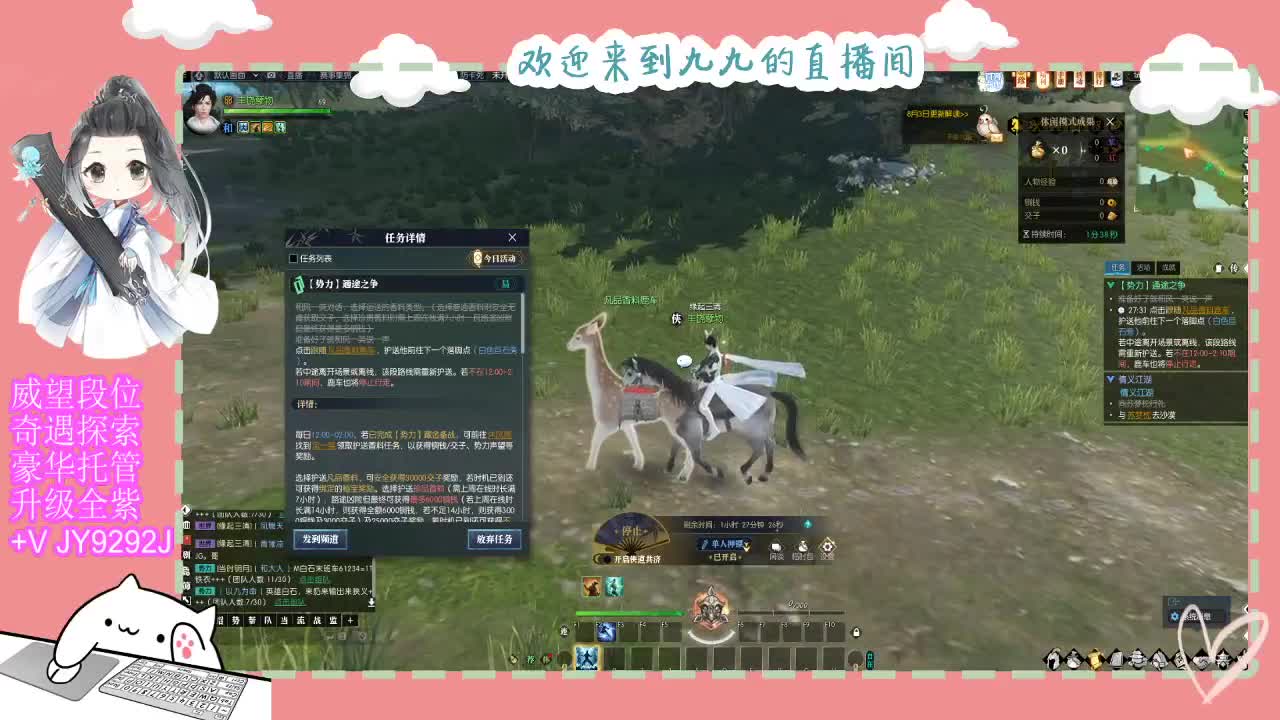Viewport: 1280px width, 720px height.
Task: Switch to the 直播 tab in the top bar
Action: pos(295,75)
